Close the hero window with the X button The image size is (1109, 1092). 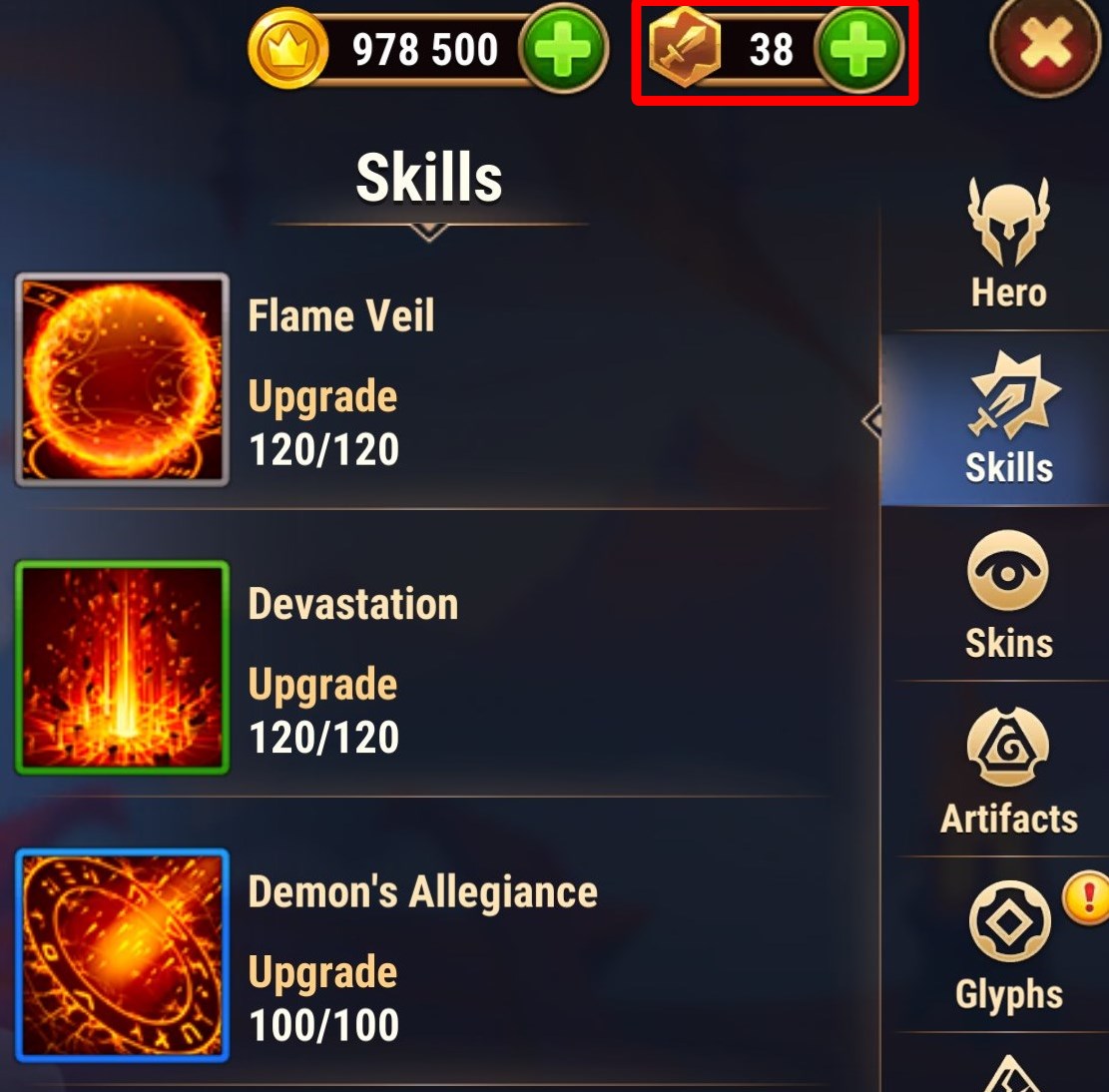point(1043,47)
